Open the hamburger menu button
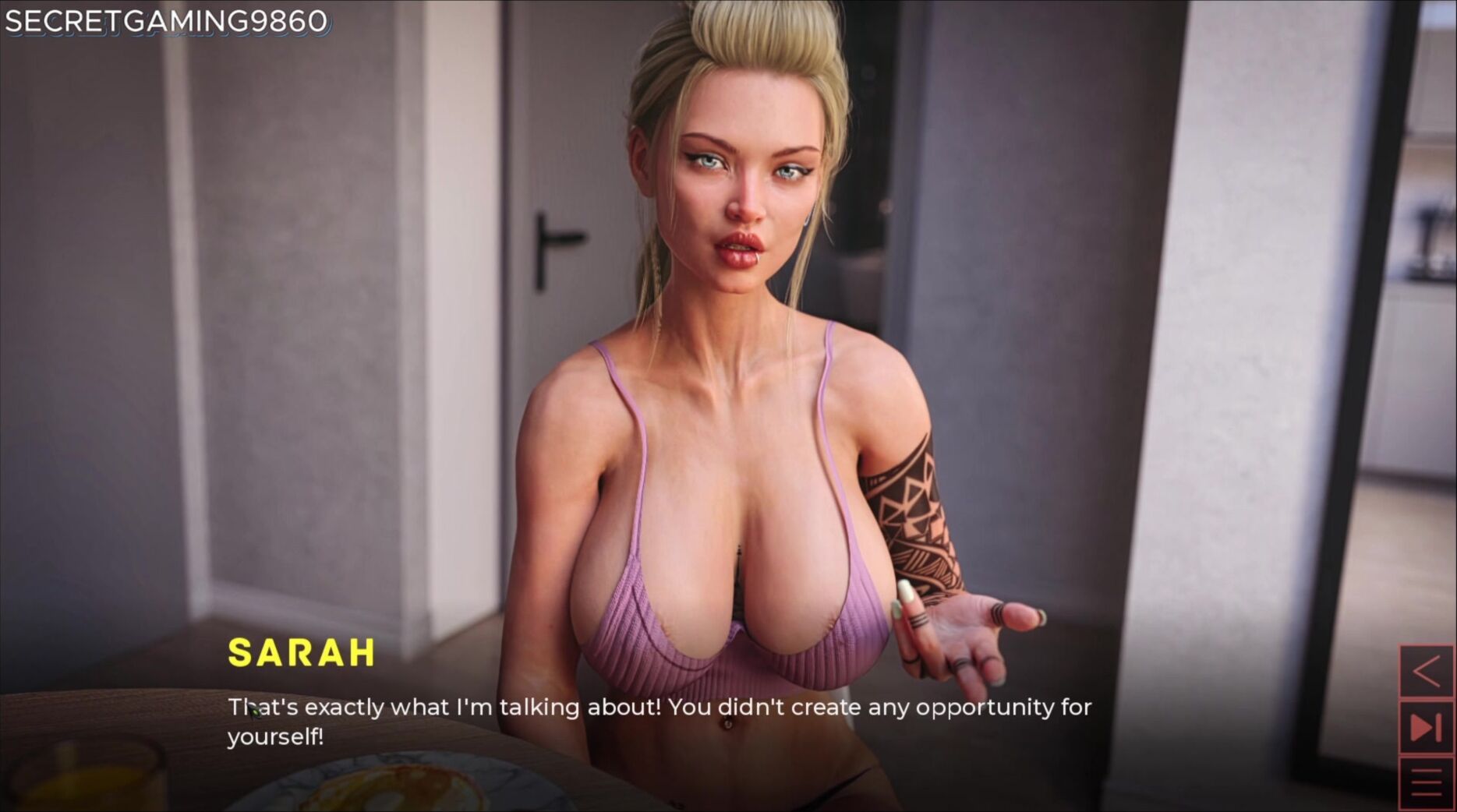Screen dimensions: 1457x812 (x=1426, y=782)
